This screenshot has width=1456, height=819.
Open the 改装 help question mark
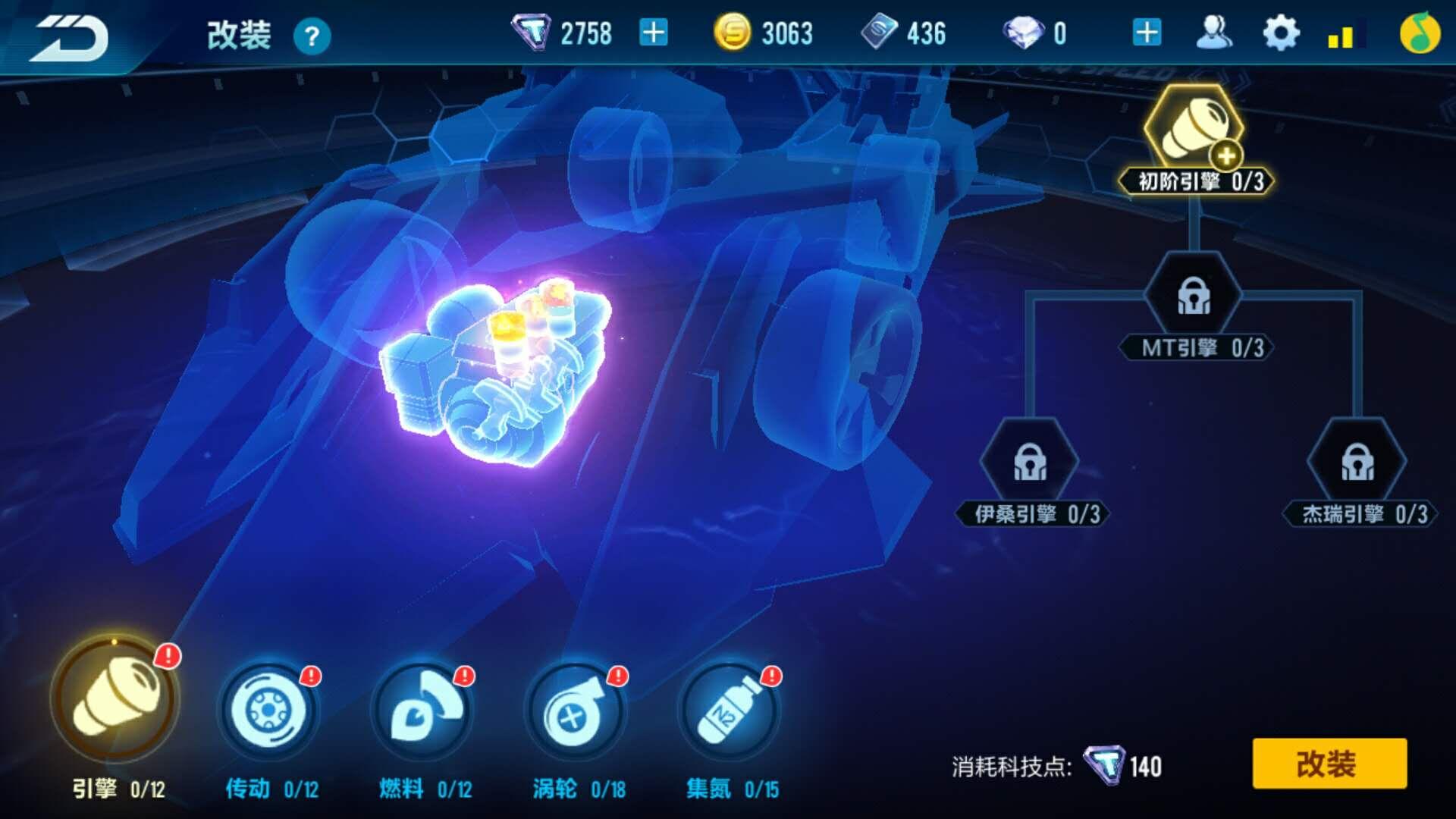(x=312, y=36)
